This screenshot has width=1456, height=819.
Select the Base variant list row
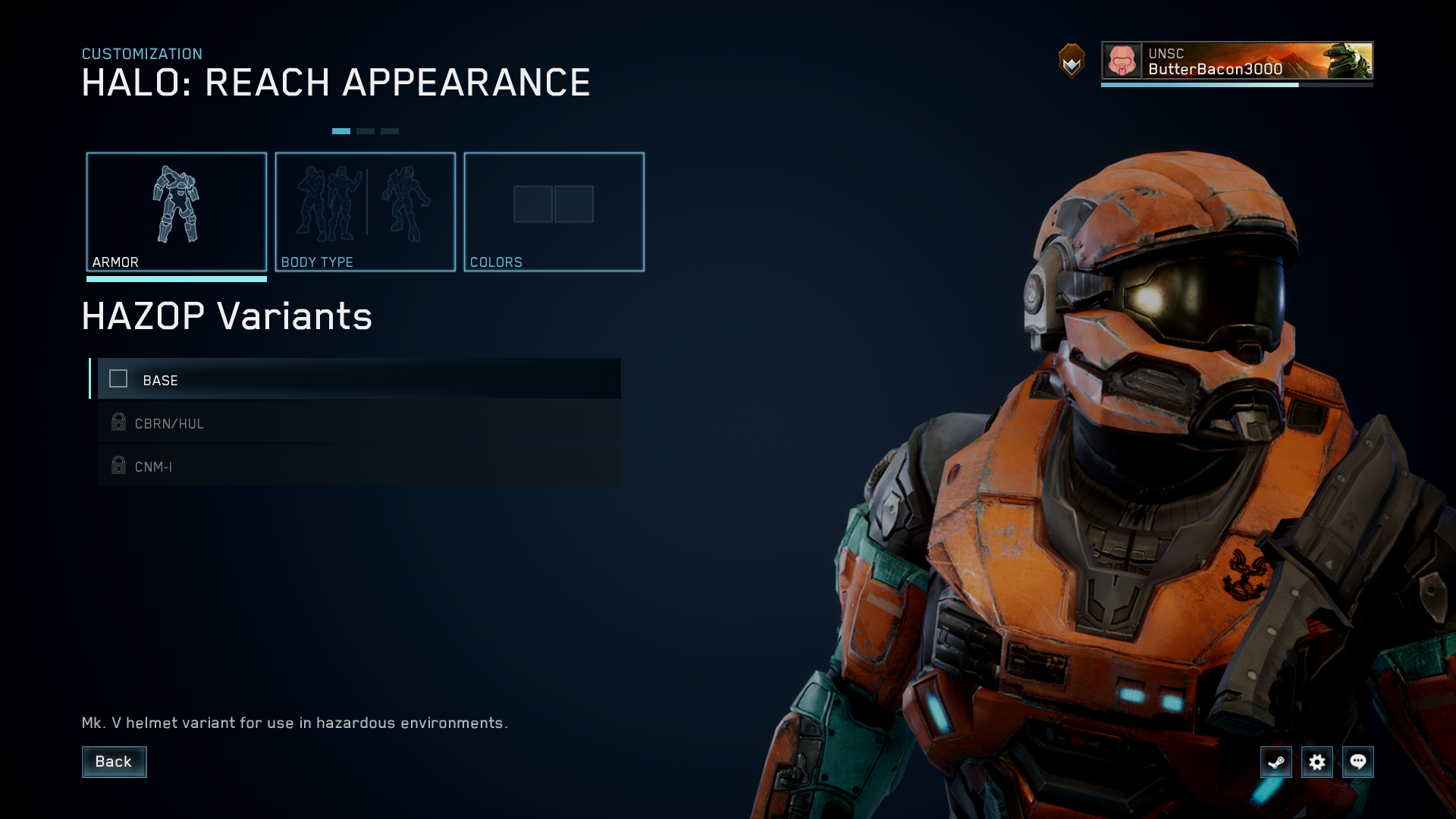click(x=356, y=379)
